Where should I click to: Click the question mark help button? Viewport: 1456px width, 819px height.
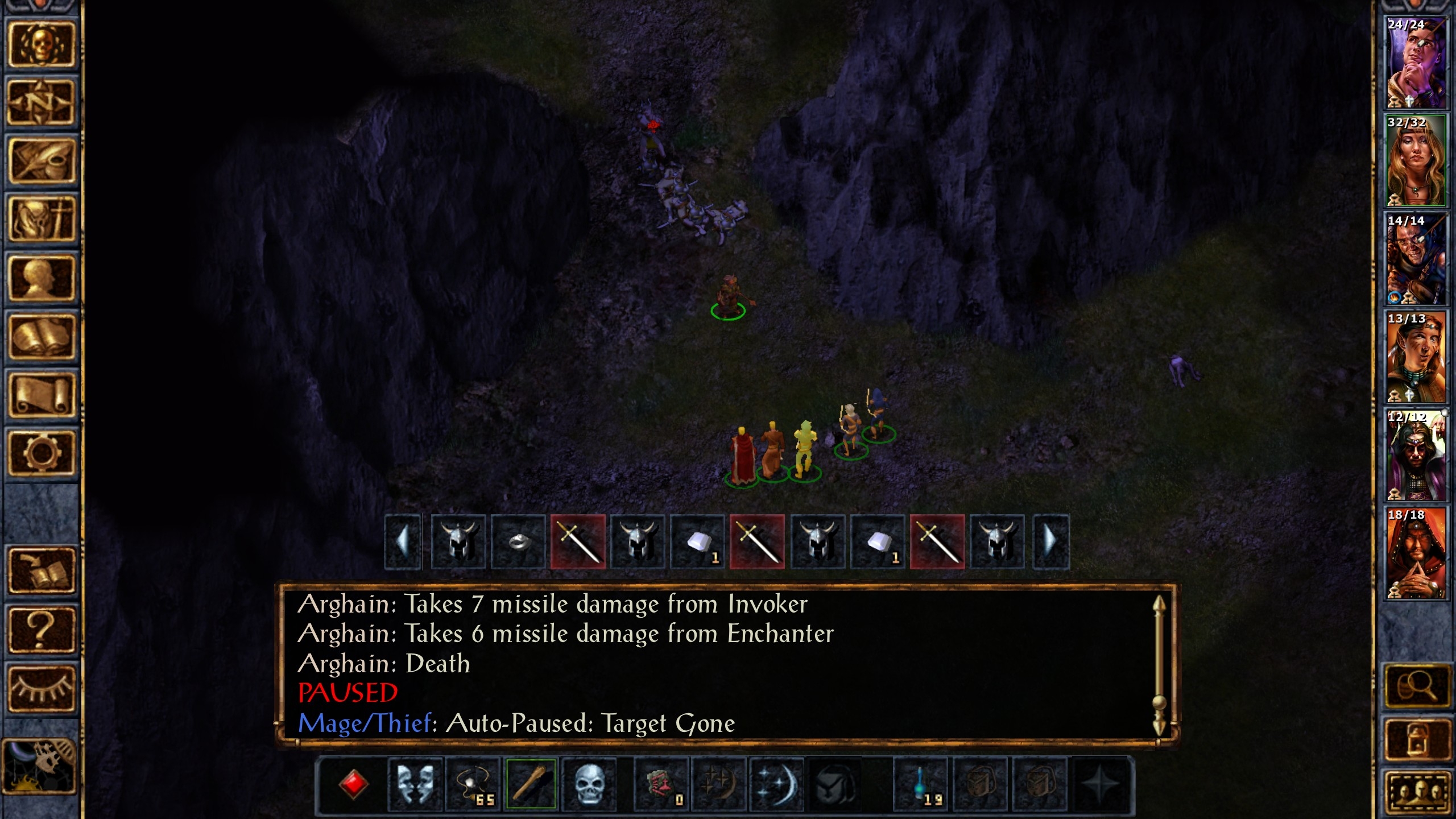tap(41, 630)
